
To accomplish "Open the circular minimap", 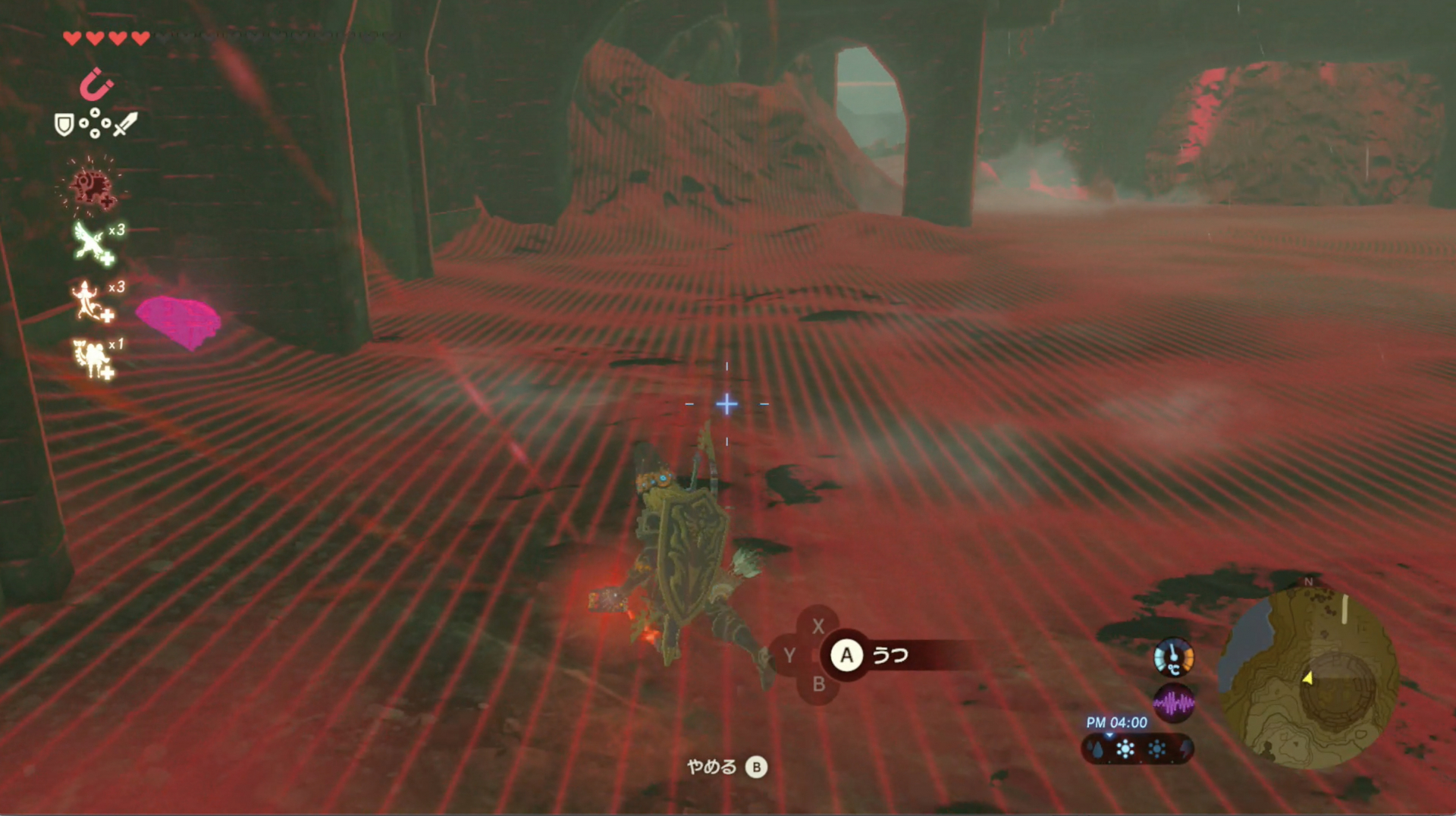I will click(1309, 676).
